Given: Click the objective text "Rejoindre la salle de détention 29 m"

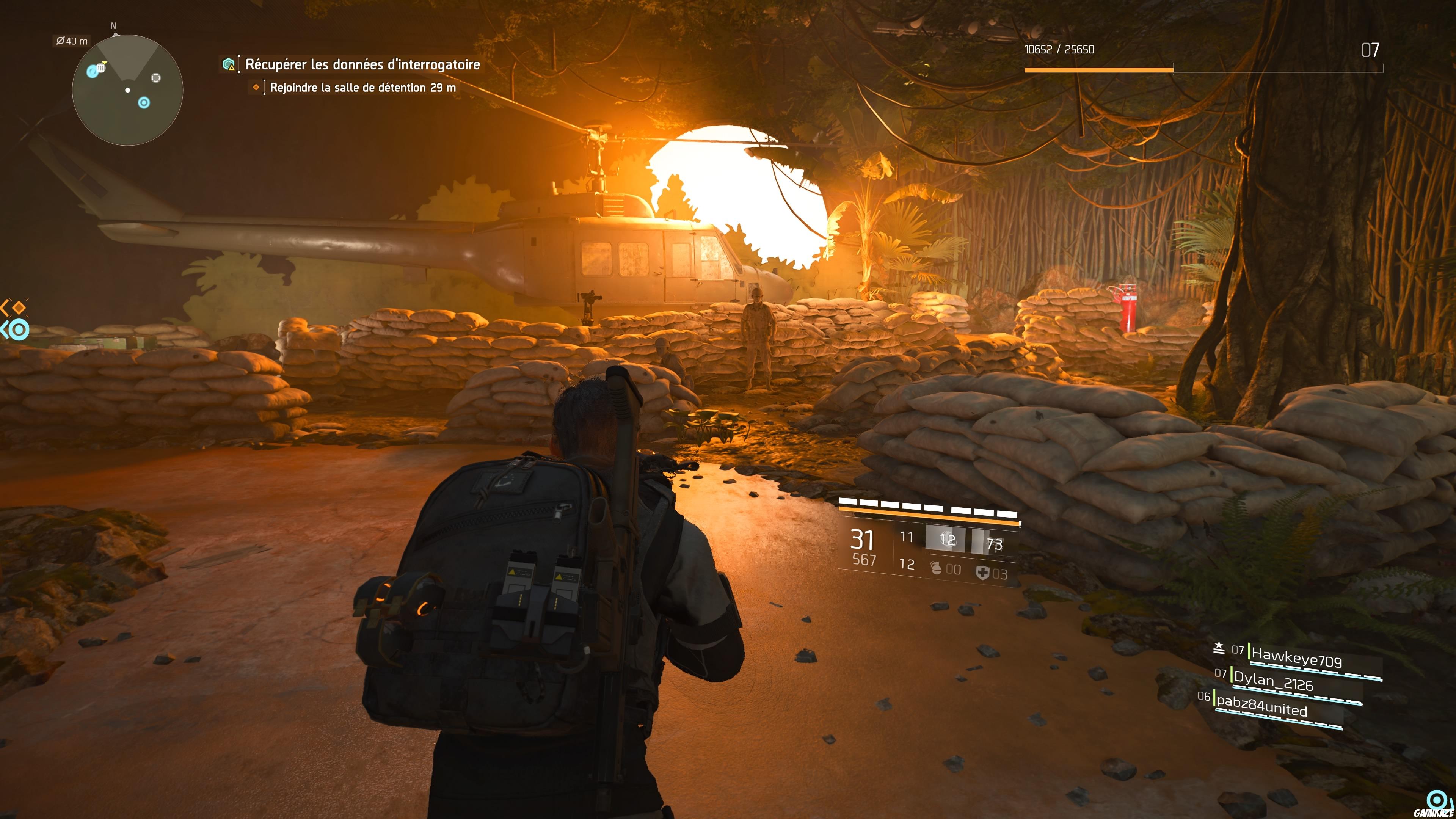Looking at the screenshot, I should (x=362, y=88).
